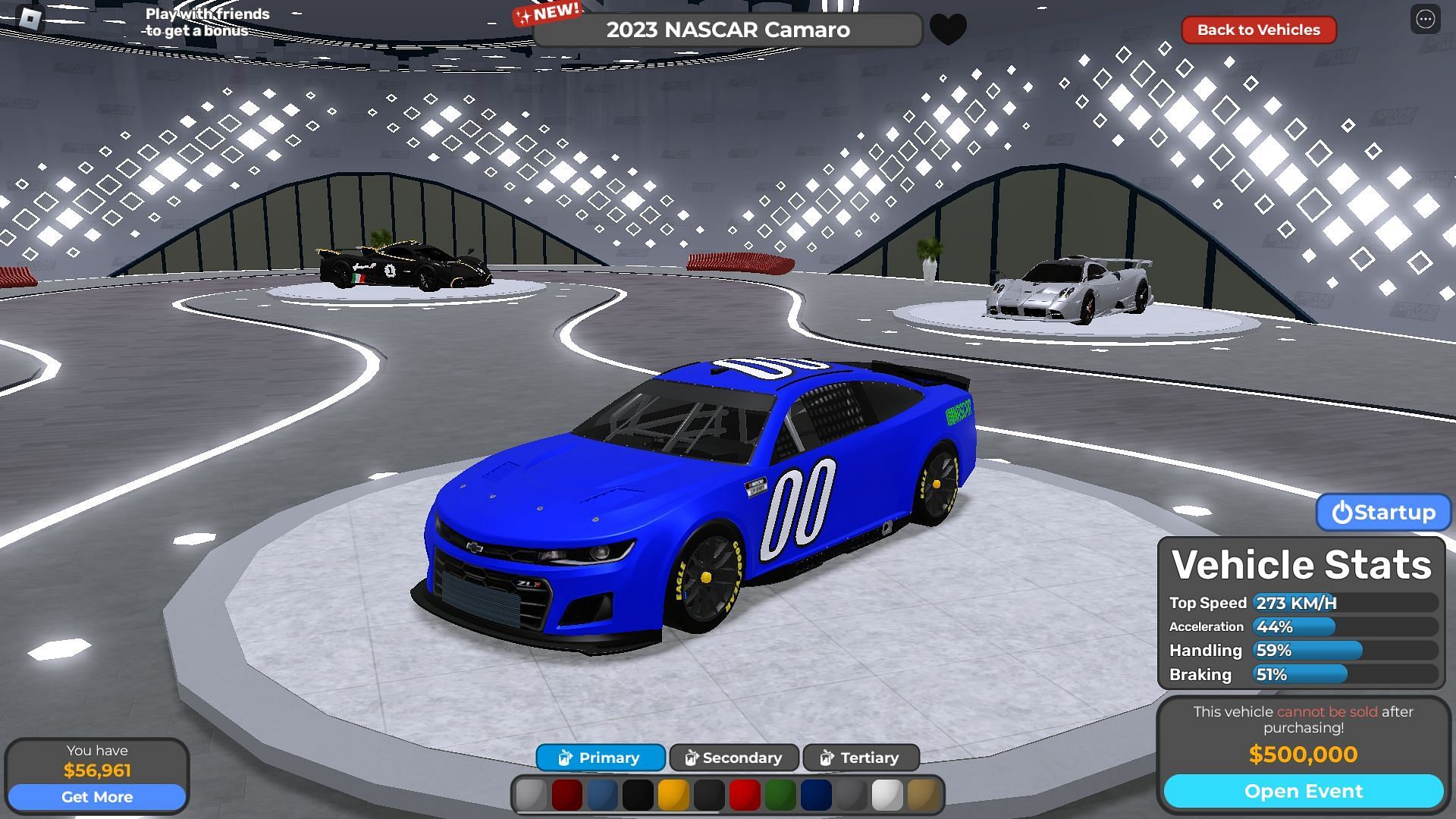
Task: Get More money
Action: pos(97,797)
